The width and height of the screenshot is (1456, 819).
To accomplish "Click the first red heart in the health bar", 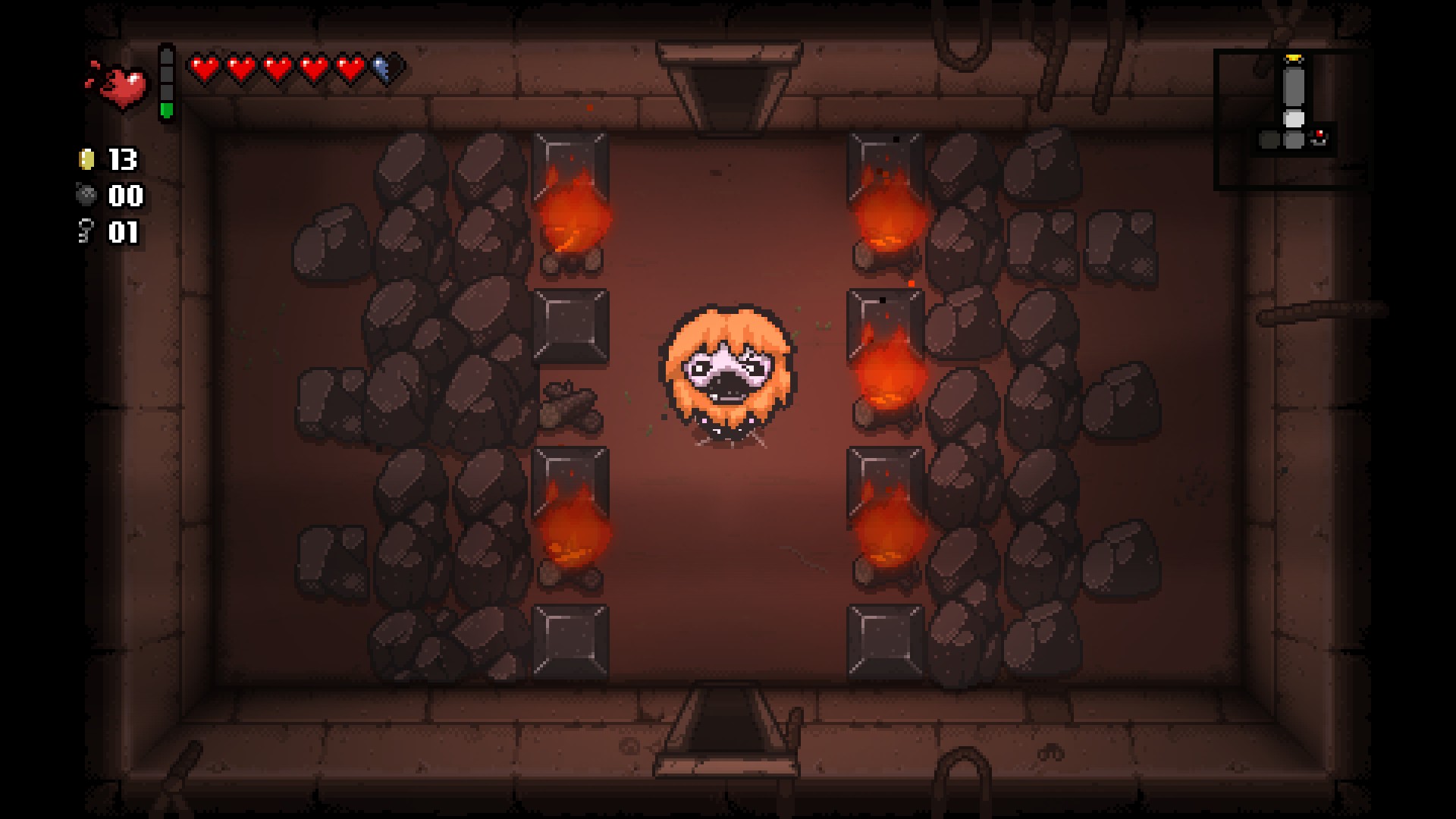I will pos(203,67).
